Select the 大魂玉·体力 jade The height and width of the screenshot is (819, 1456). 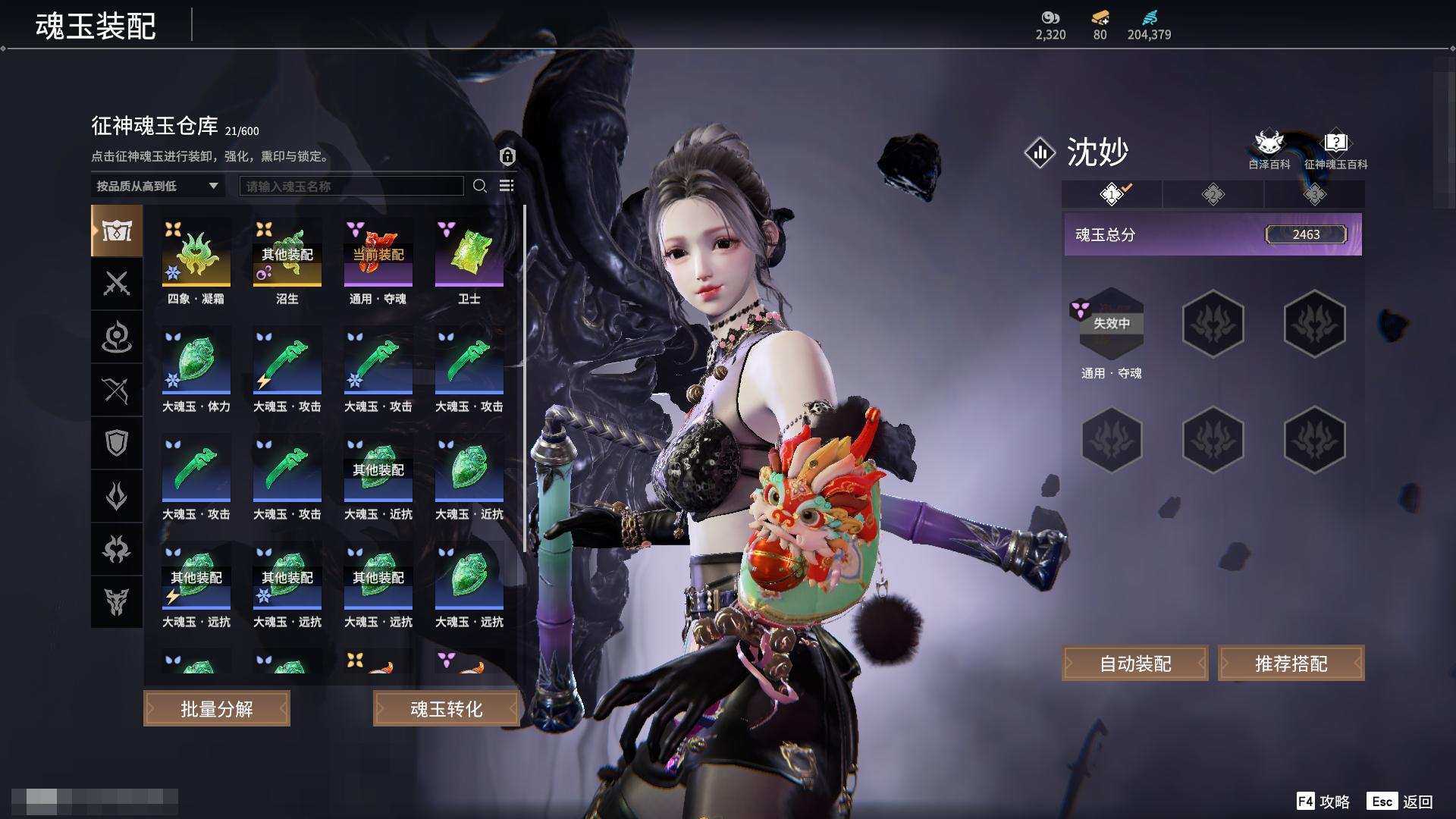click(x=196, y=361)
